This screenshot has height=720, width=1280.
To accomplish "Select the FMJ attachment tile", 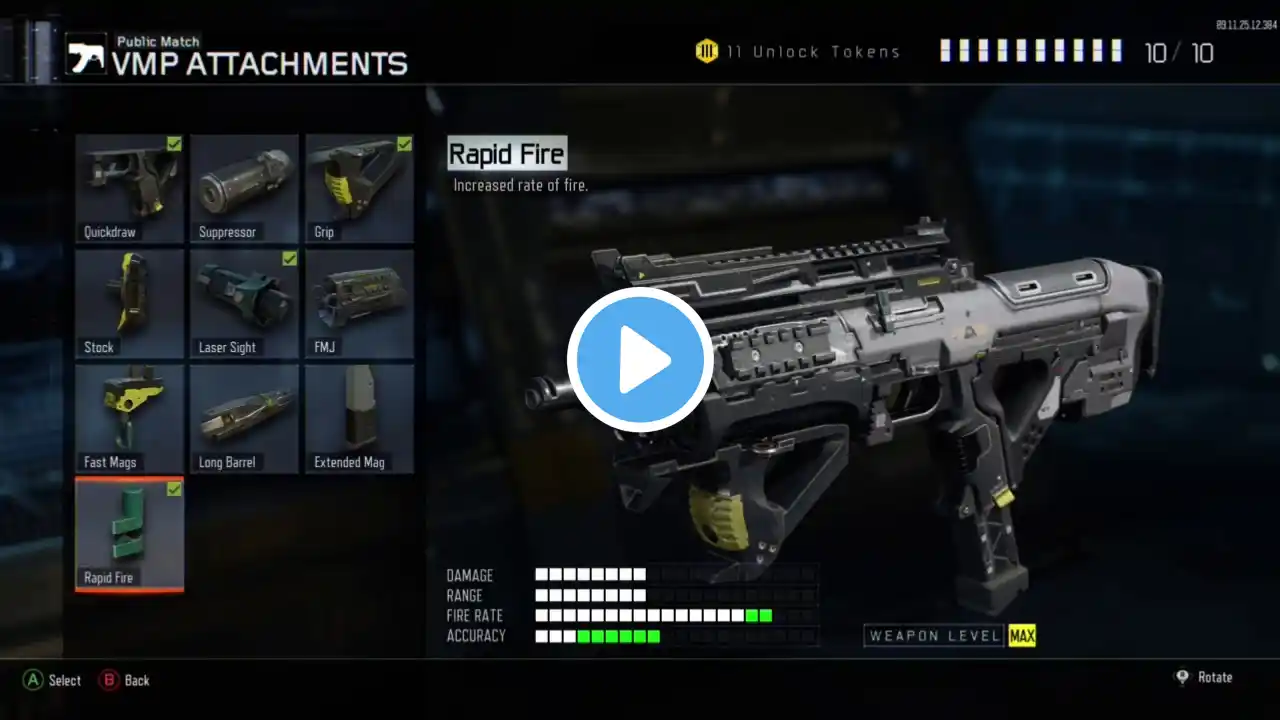I will [x=359, y=303].
